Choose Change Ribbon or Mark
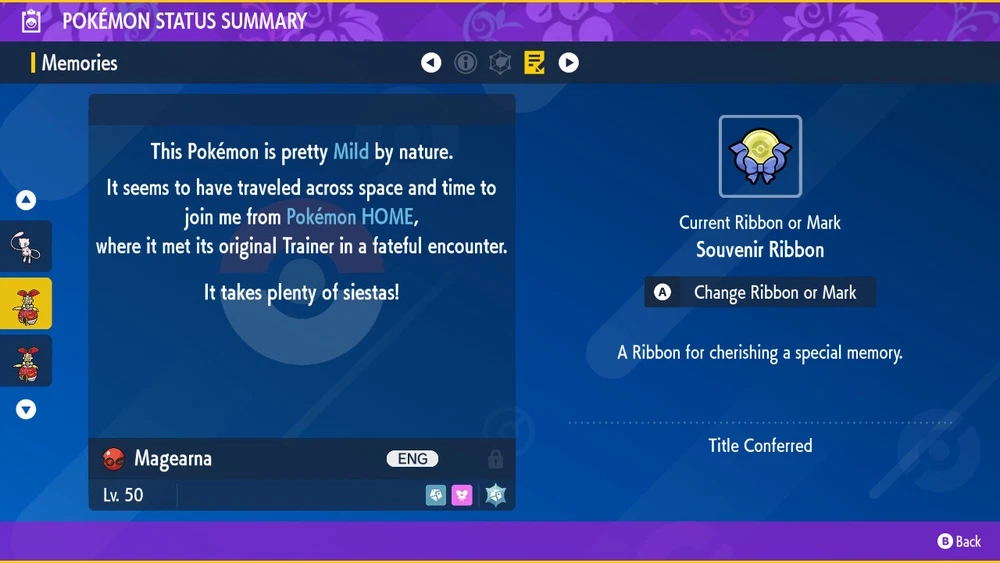This screenshot has width=1000, height=563. coord(760,293)
